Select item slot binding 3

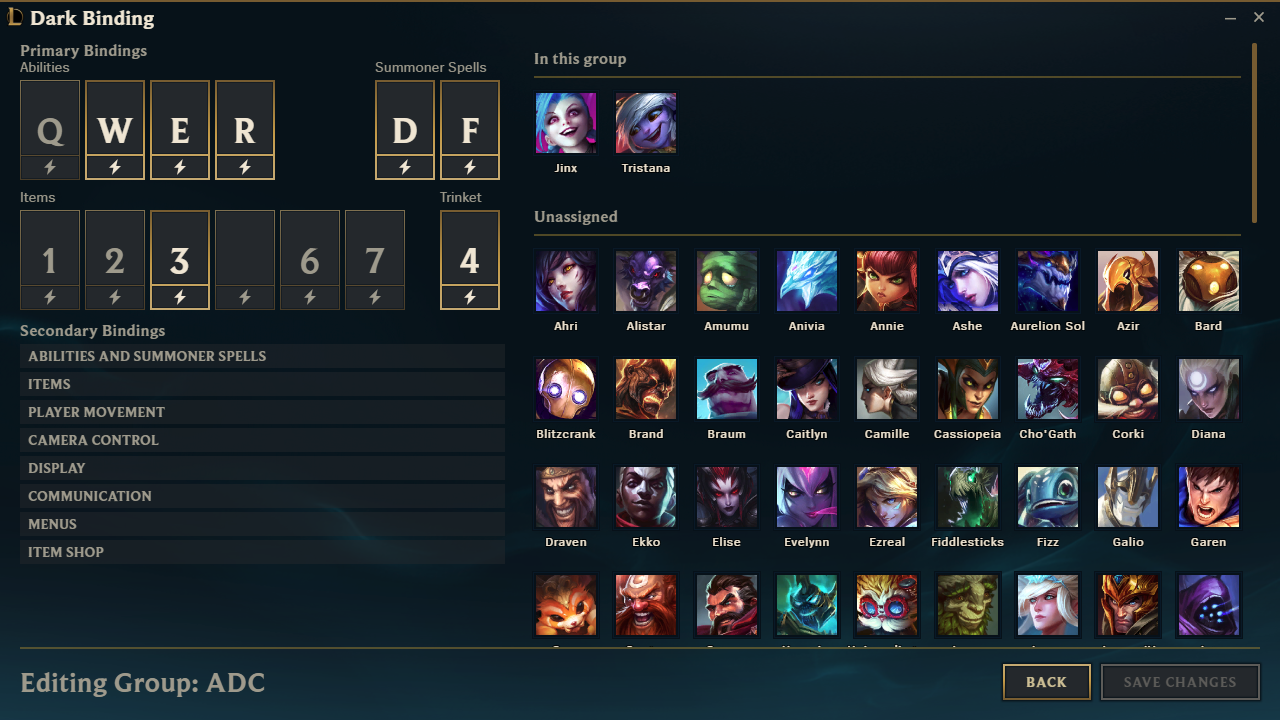pos(180,260)
